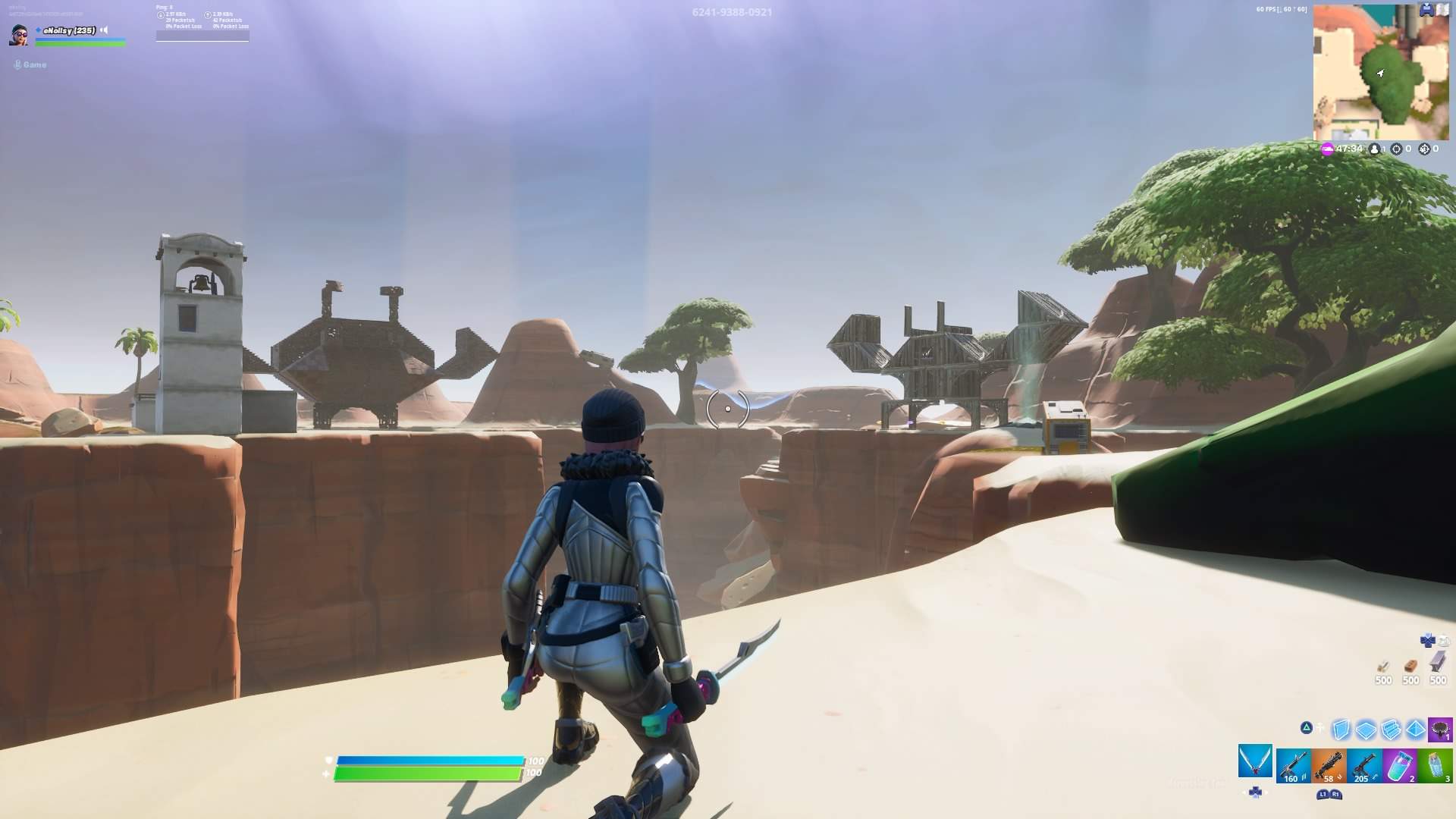Screen dimensions: 1456x819
Task: Pick the stairs building piece
Action: pos(1391,730)
